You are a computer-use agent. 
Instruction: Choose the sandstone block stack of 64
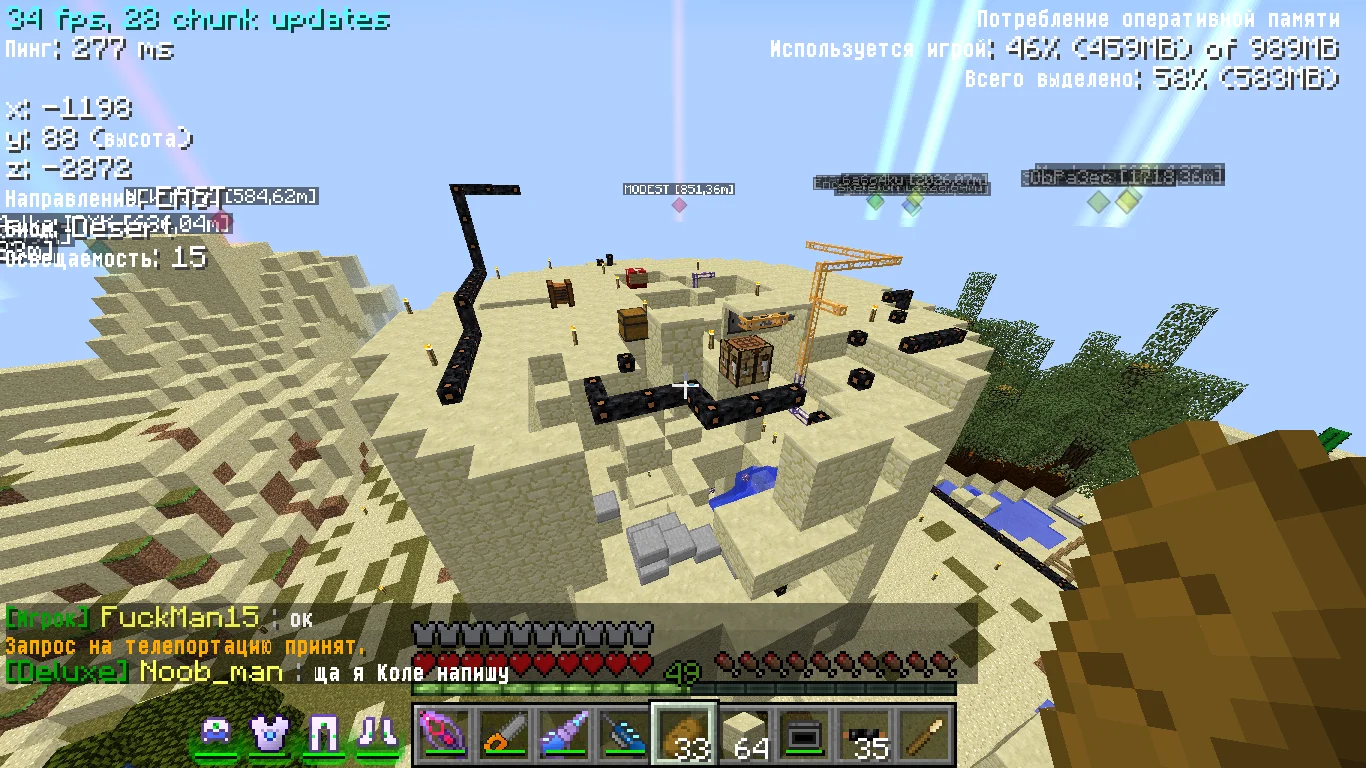745,735
